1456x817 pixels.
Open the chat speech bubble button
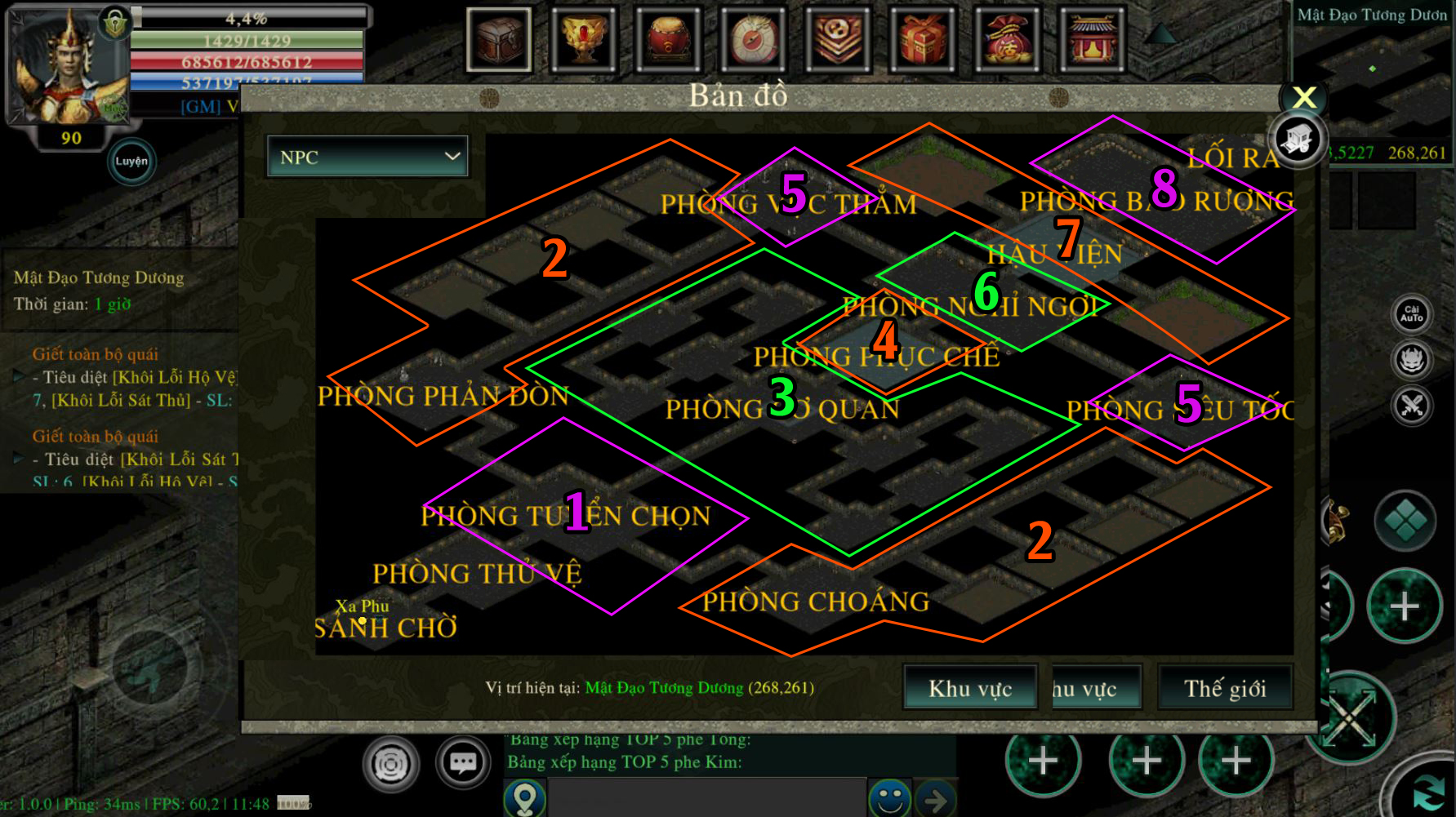click(463, 763)
